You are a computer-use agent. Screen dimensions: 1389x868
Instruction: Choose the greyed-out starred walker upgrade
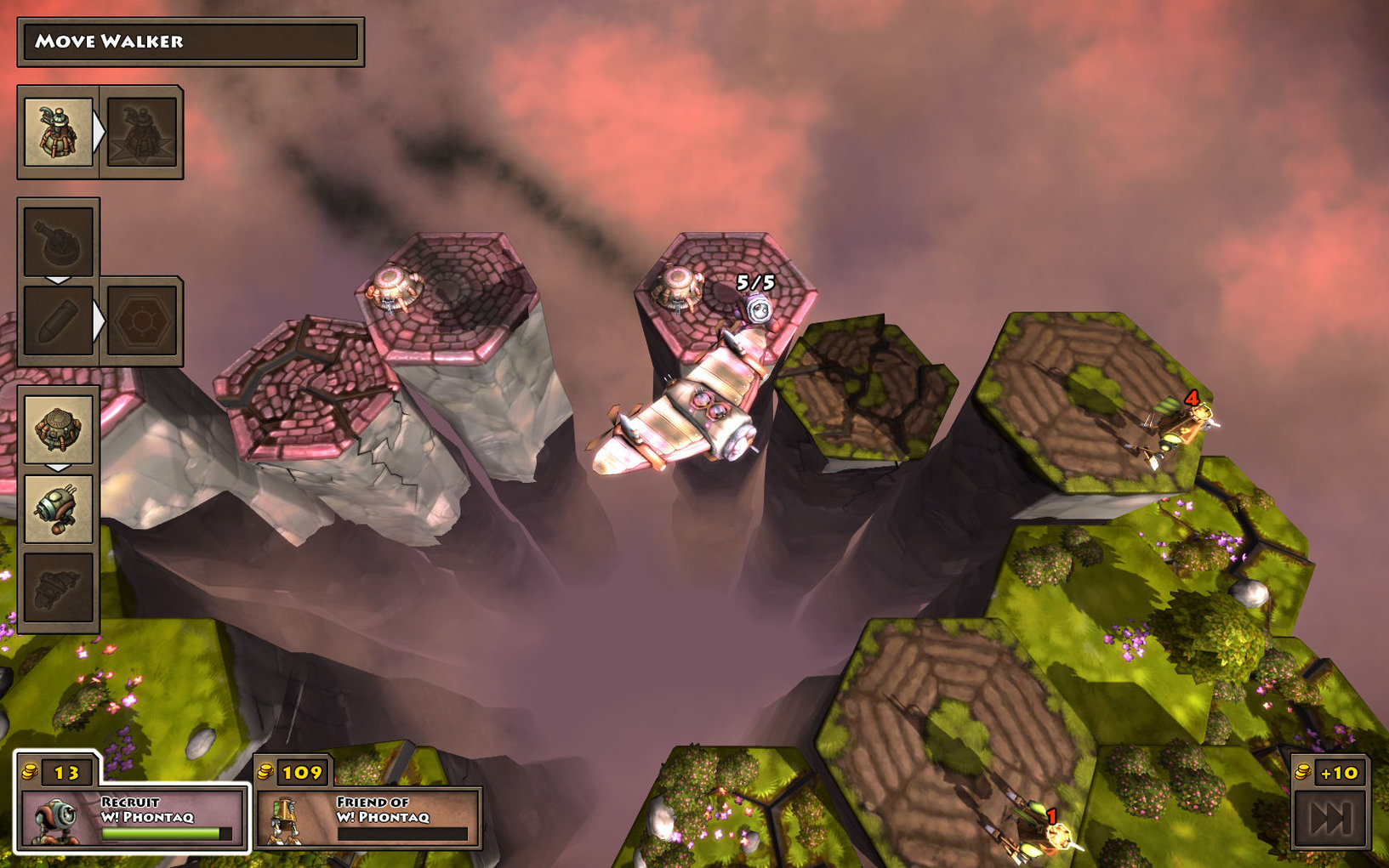coord(141,132)
